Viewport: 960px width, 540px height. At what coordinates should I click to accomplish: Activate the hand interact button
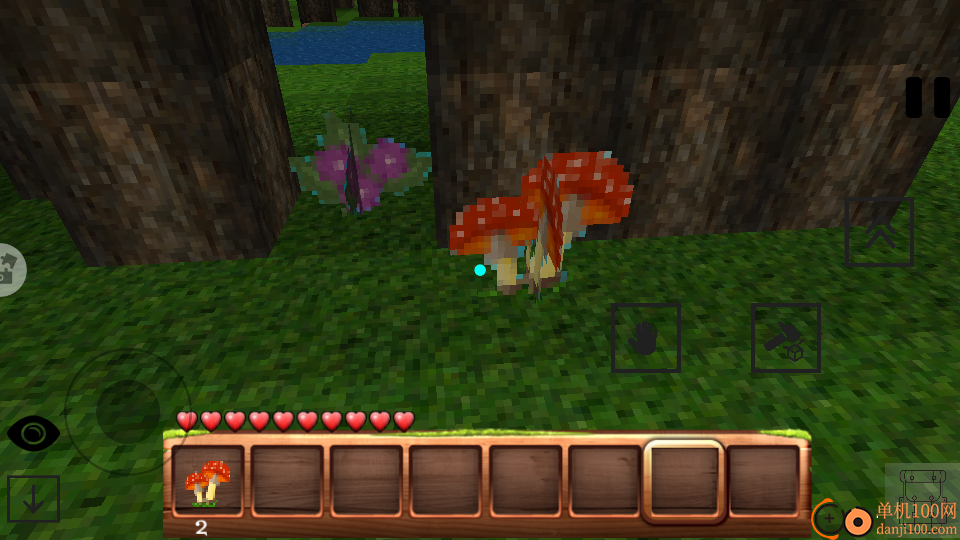[646, 339]
